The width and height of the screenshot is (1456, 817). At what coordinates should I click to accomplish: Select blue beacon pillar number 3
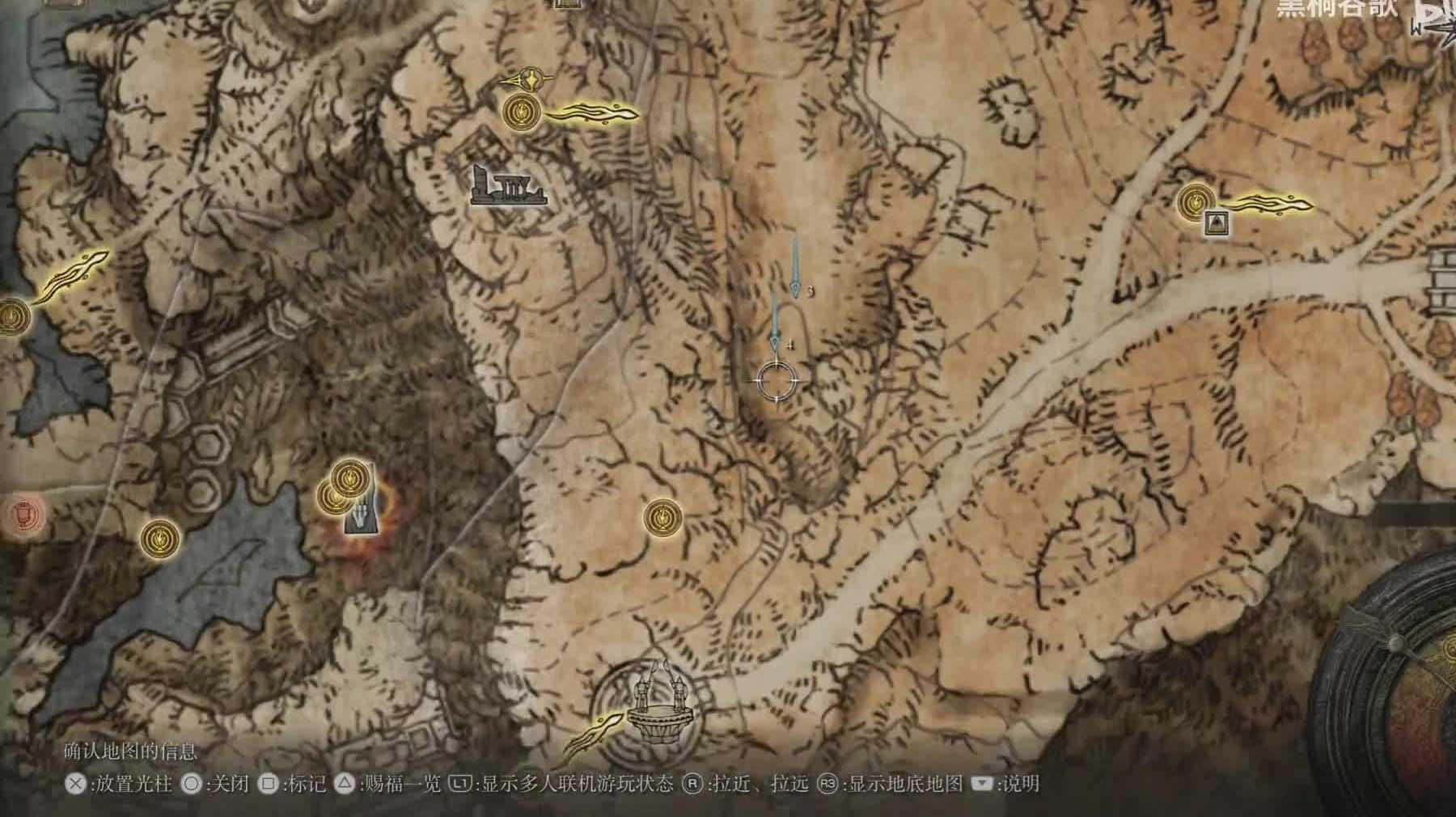coord(796,269)
